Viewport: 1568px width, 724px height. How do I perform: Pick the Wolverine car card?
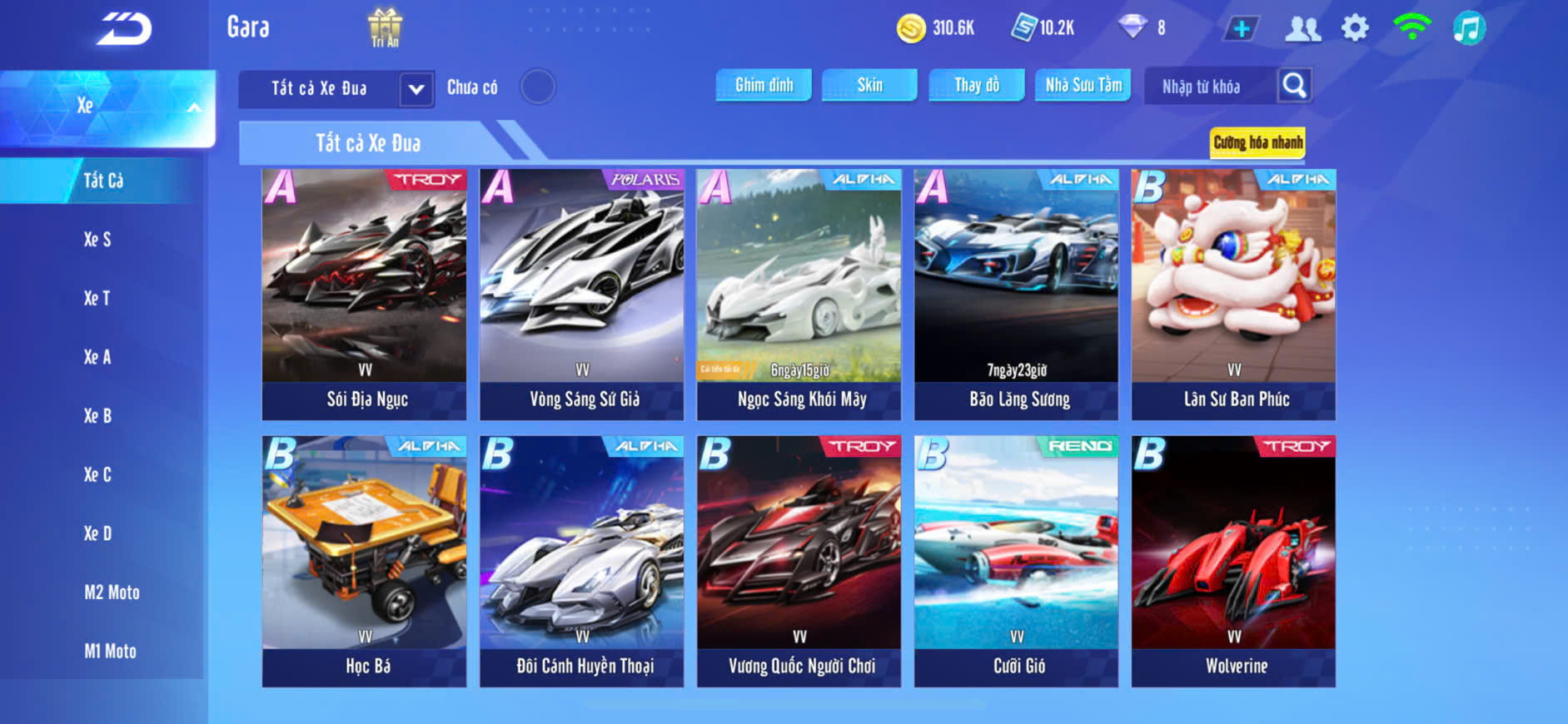point(1233,561)
